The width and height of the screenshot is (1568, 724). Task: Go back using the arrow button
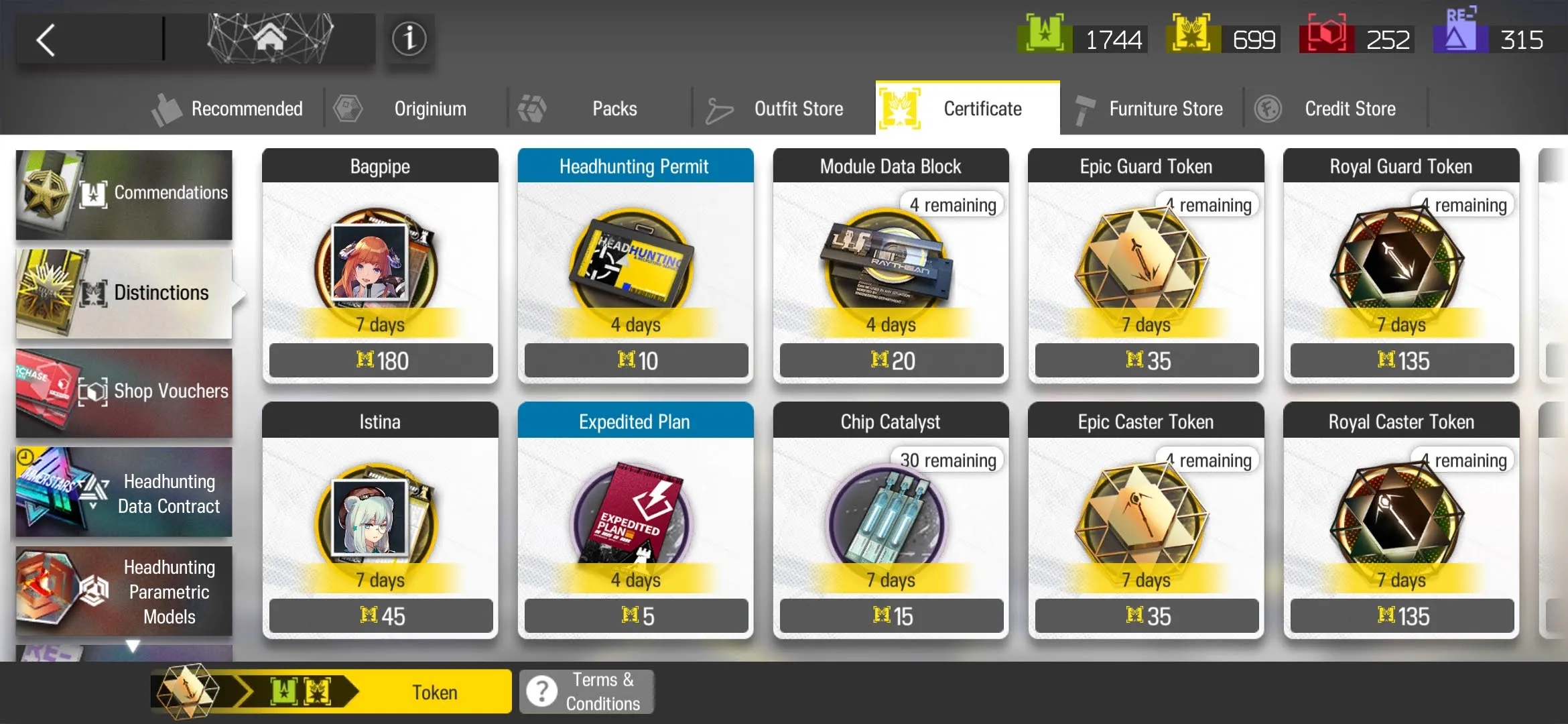point(46,40)
